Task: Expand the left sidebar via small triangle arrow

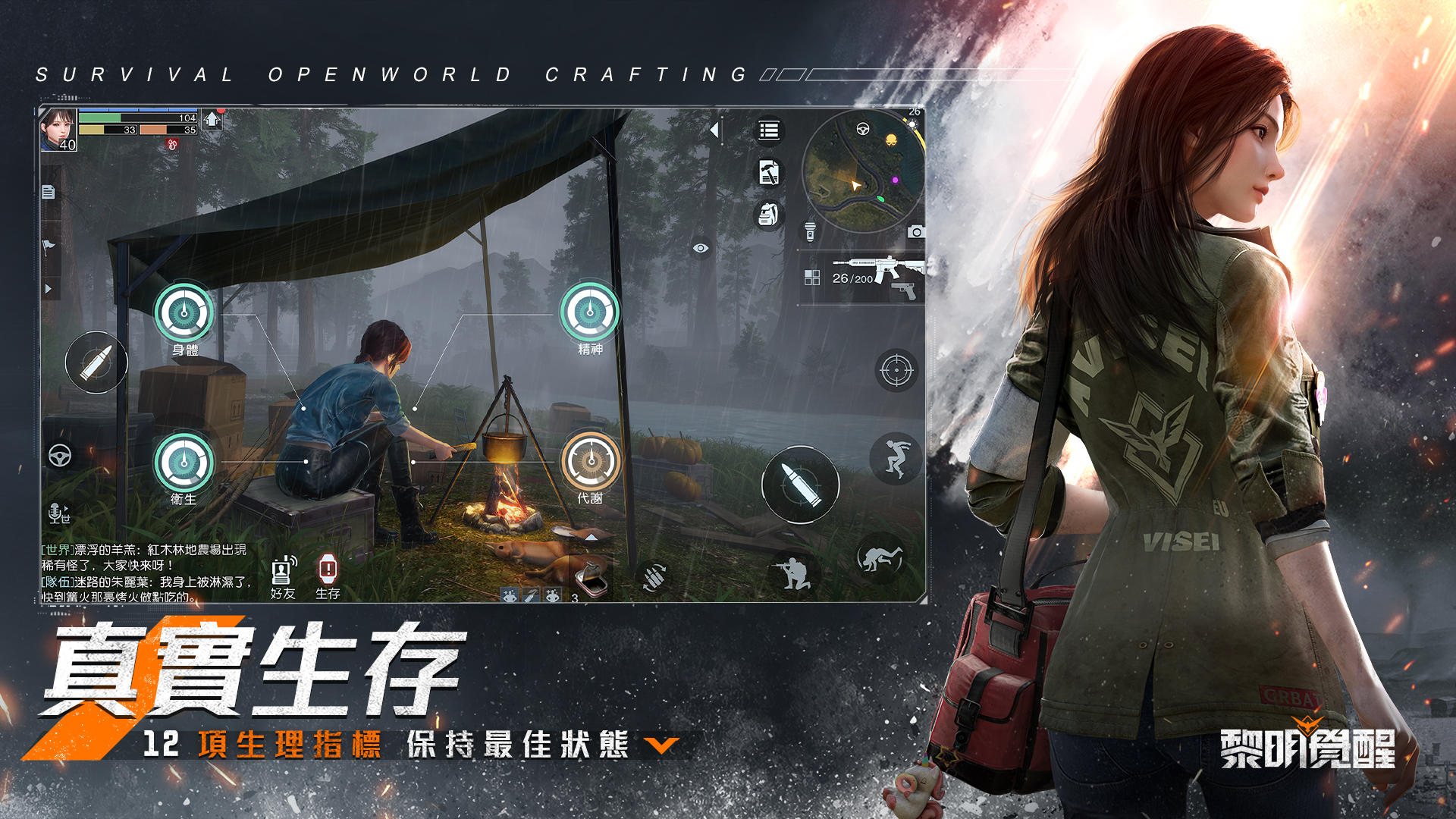Action: 48,286
